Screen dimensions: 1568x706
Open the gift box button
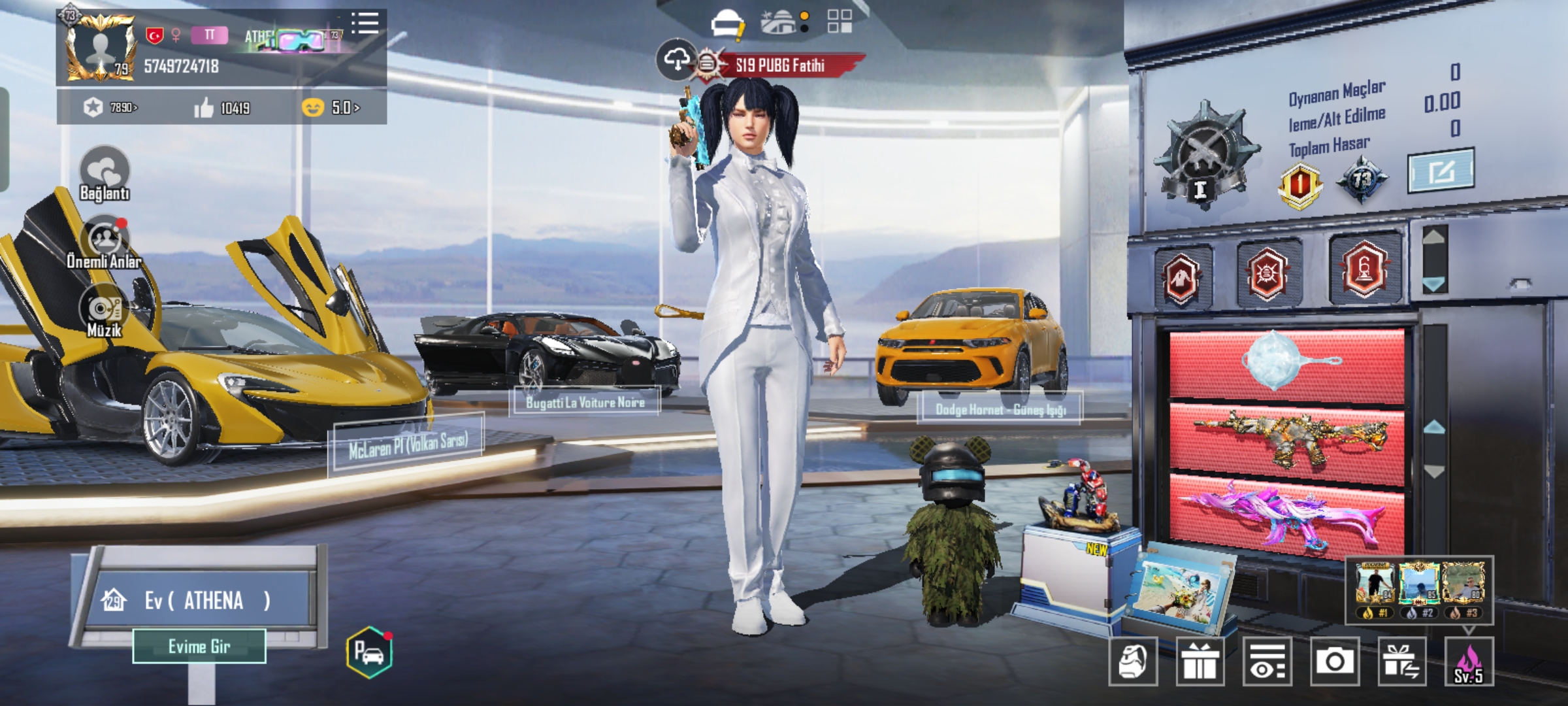(1200, 662)
